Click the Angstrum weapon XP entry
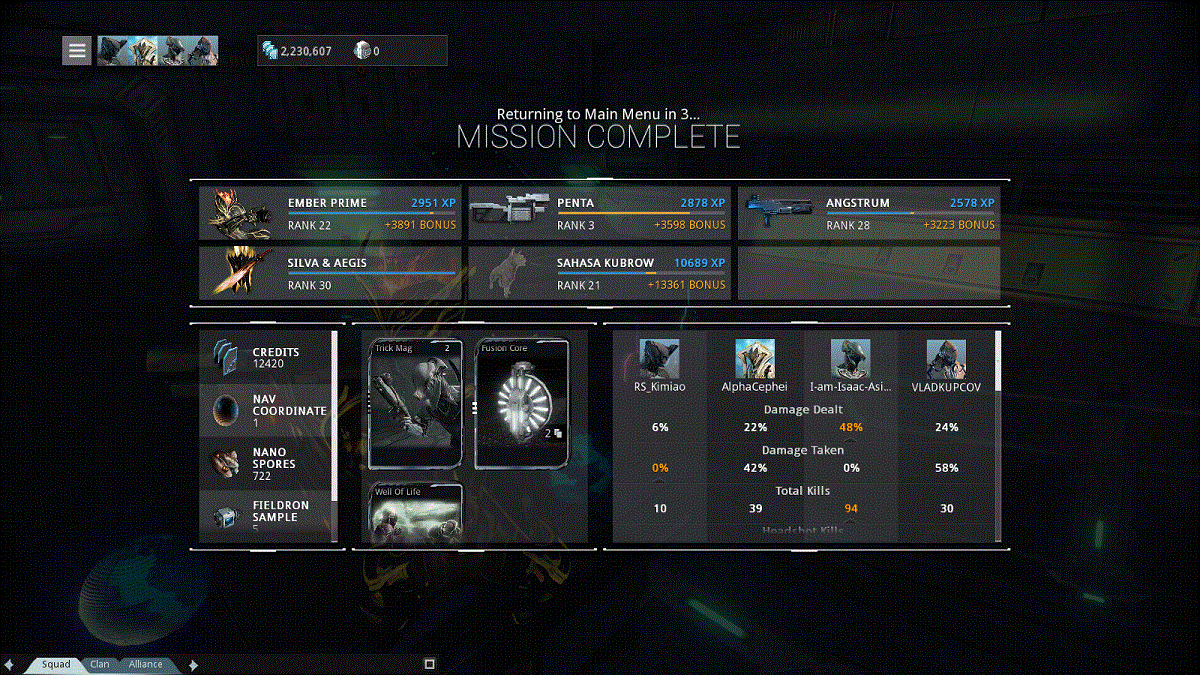The width and height of the screenshot is (1200, 675). tap(869, 213)
